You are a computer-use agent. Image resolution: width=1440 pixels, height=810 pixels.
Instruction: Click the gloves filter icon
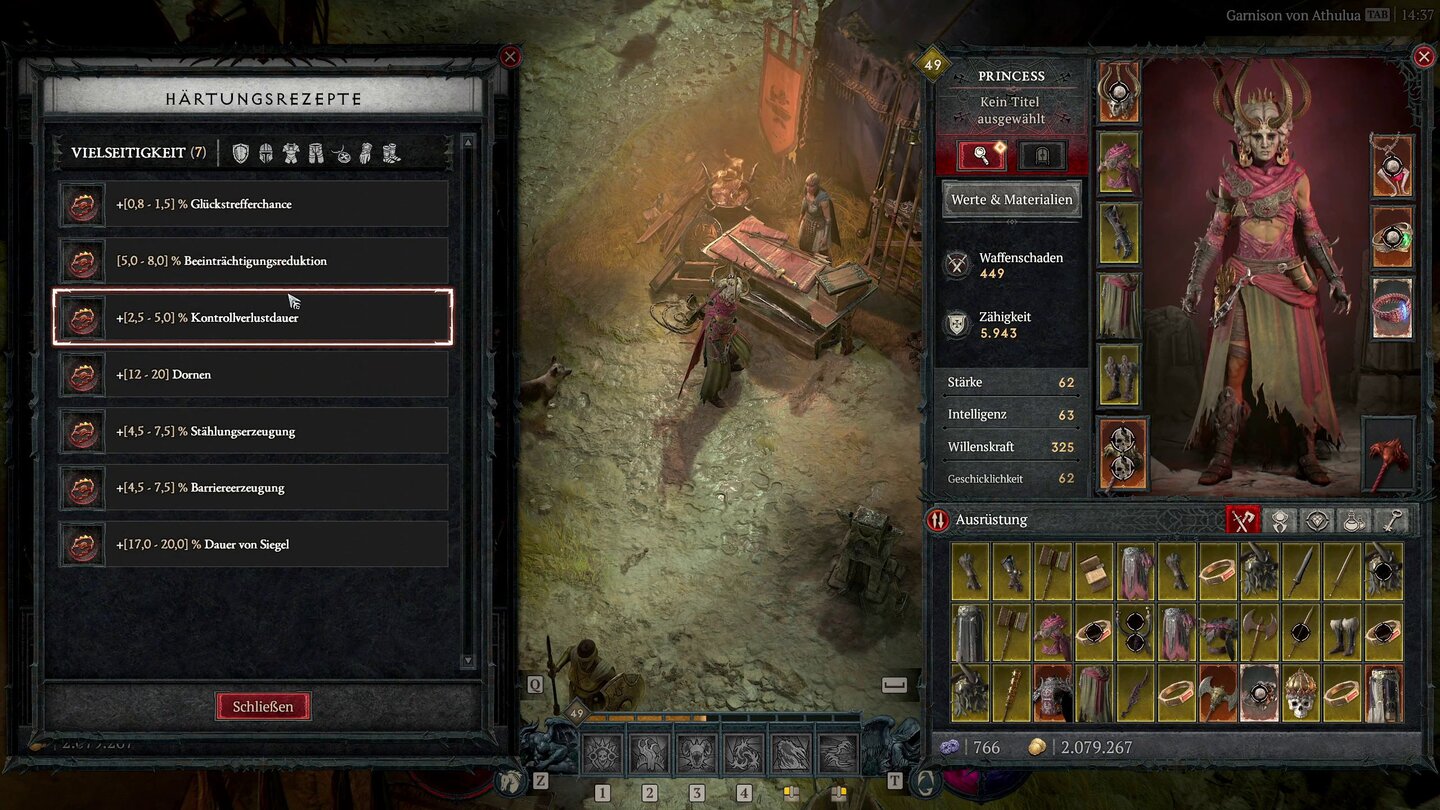pyautogui.click(x=365, y=151)
